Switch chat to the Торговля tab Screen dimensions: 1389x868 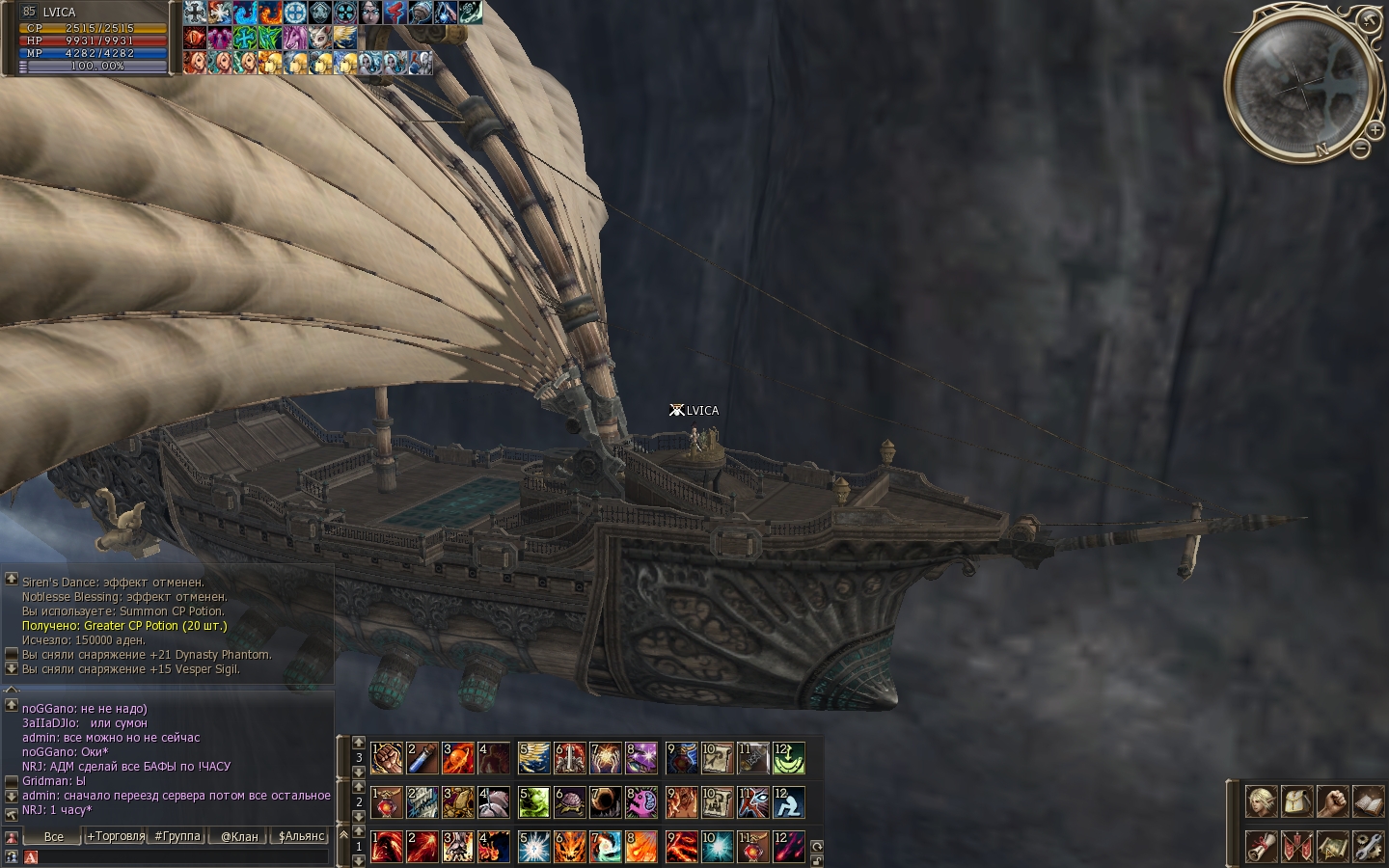click(x=116, y=836)
